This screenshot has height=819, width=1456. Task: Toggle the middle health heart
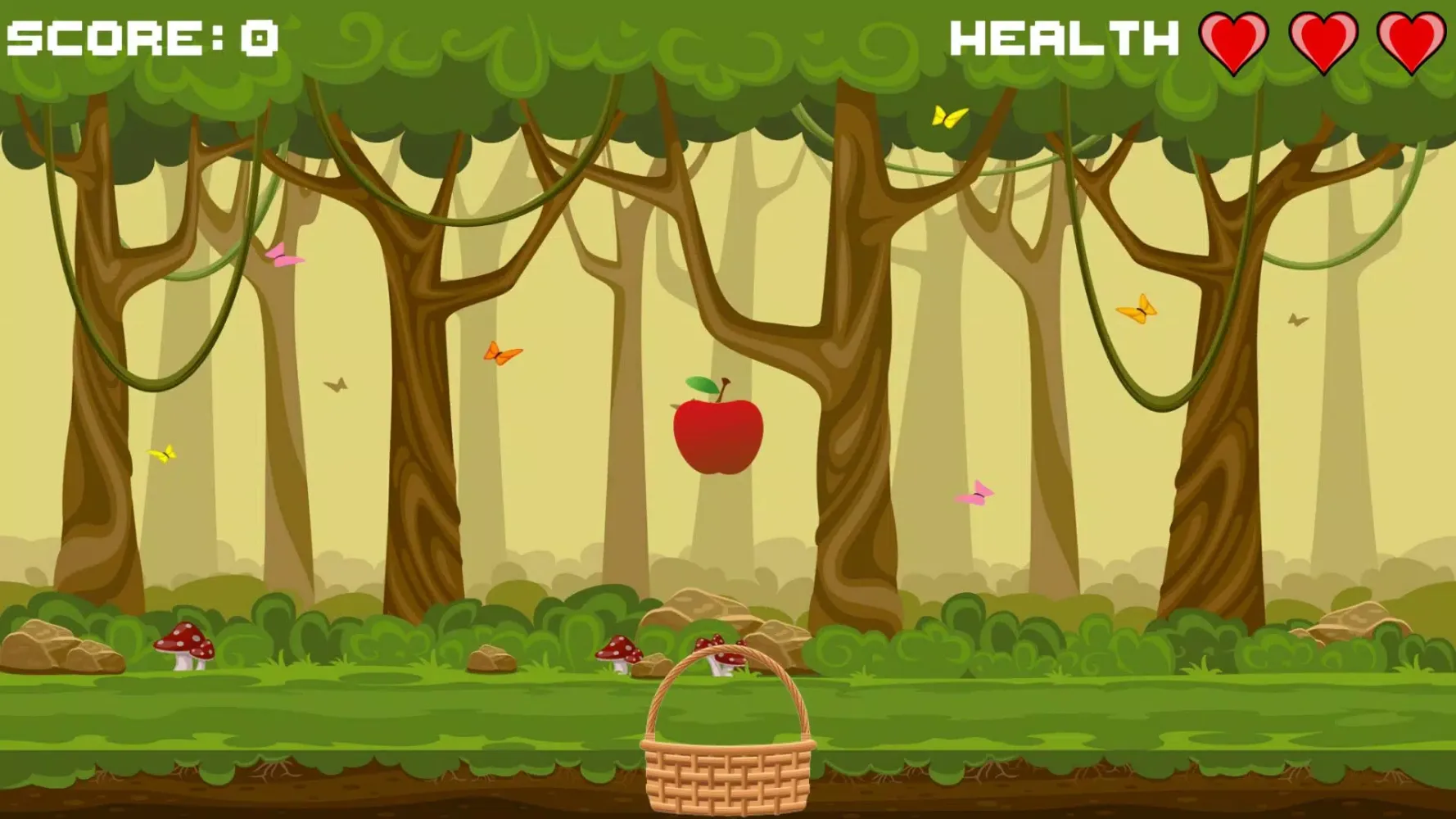(x=1325, y=39)
